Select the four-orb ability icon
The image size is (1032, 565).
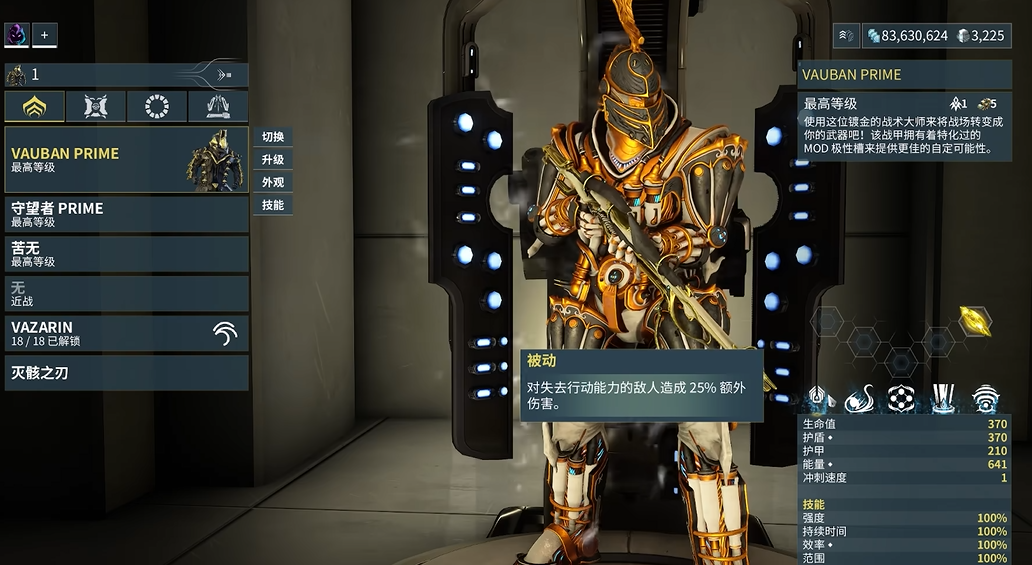pos(902,398)
